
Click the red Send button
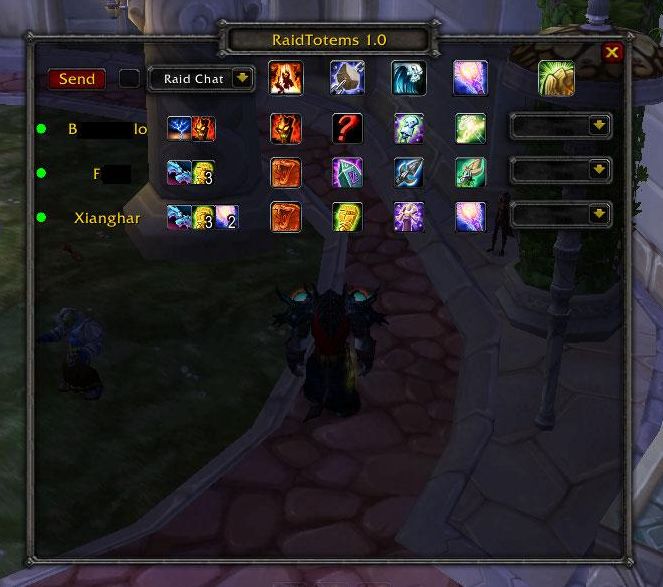point(77,79)
